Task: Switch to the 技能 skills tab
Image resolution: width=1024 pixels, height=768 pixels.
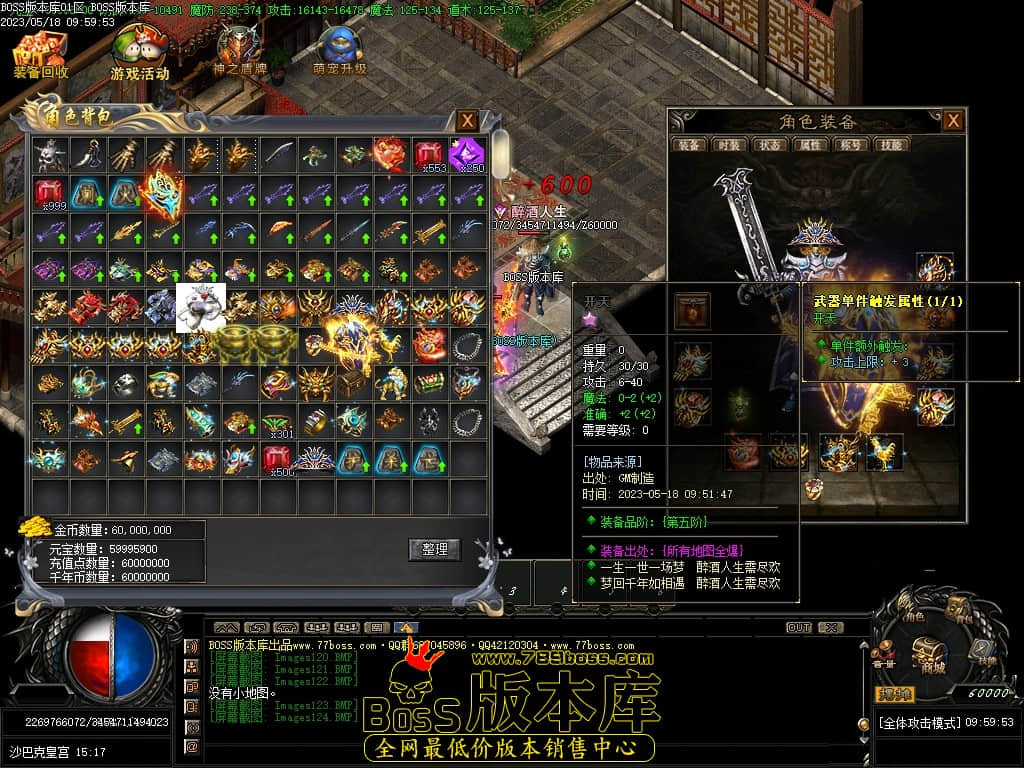Action: point(889,145)
